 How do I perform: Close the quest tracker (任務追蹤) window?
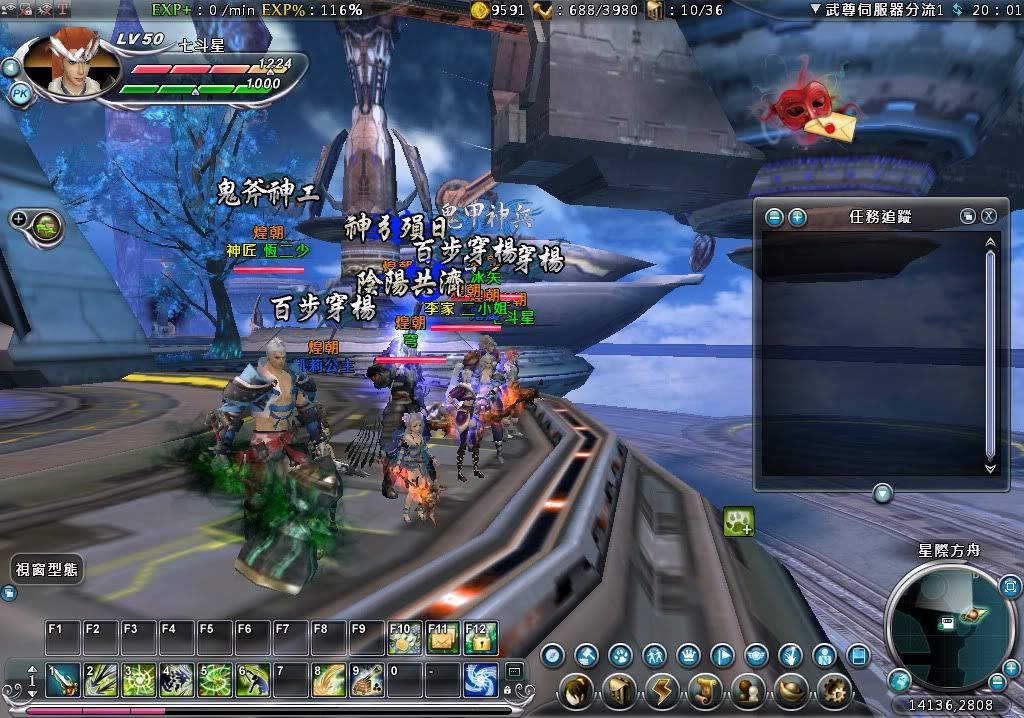click(988, 216)
